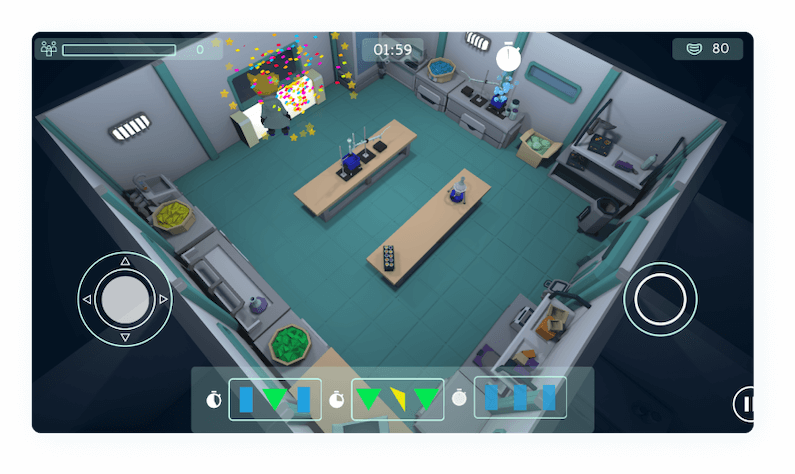Tap the virtual joystick's center knob
The width and height of the screenshot is (795, 474).
click(x=125, y=299)
